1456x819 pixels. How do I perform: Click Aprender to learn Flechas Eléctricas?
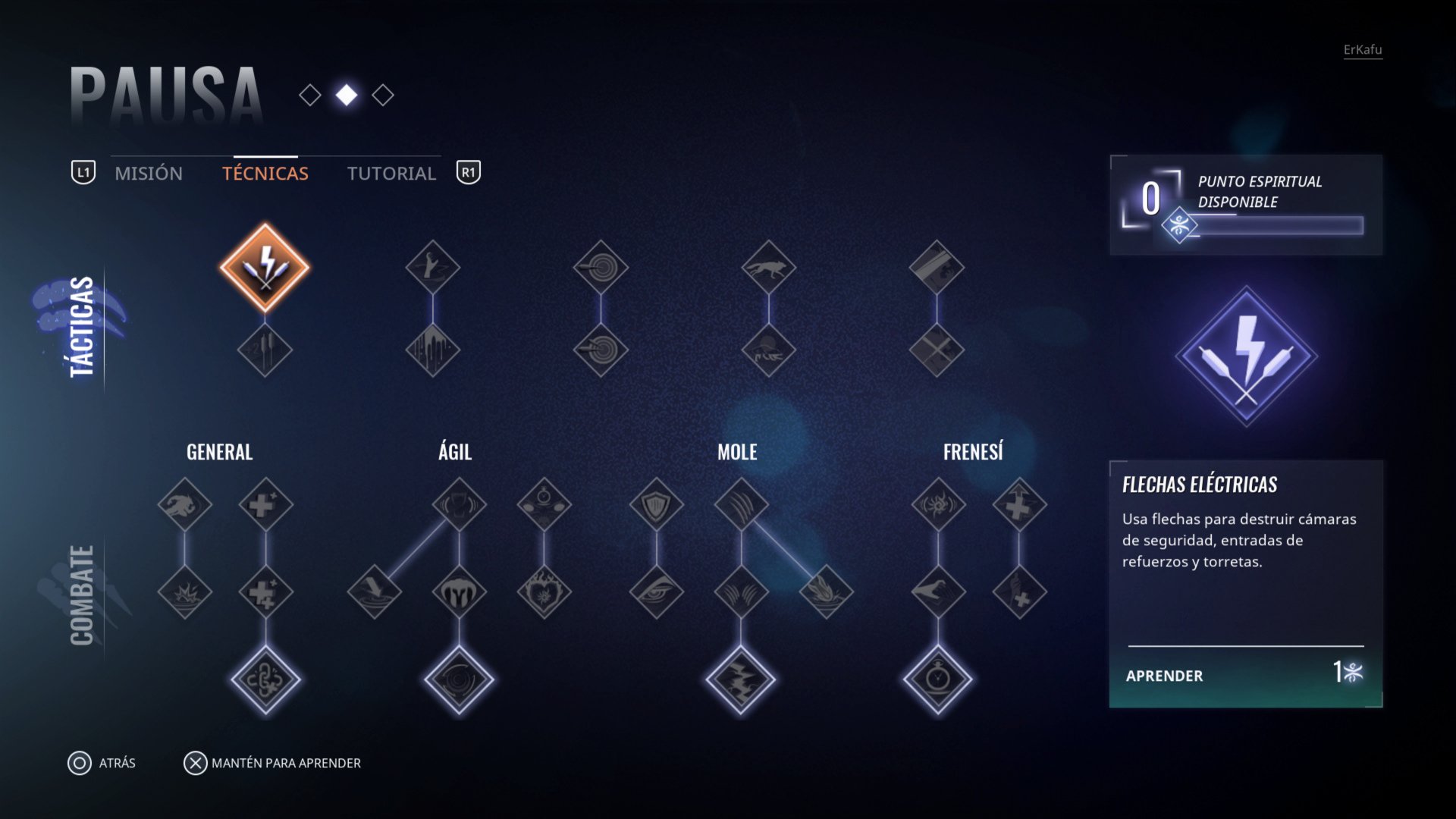1244,676
